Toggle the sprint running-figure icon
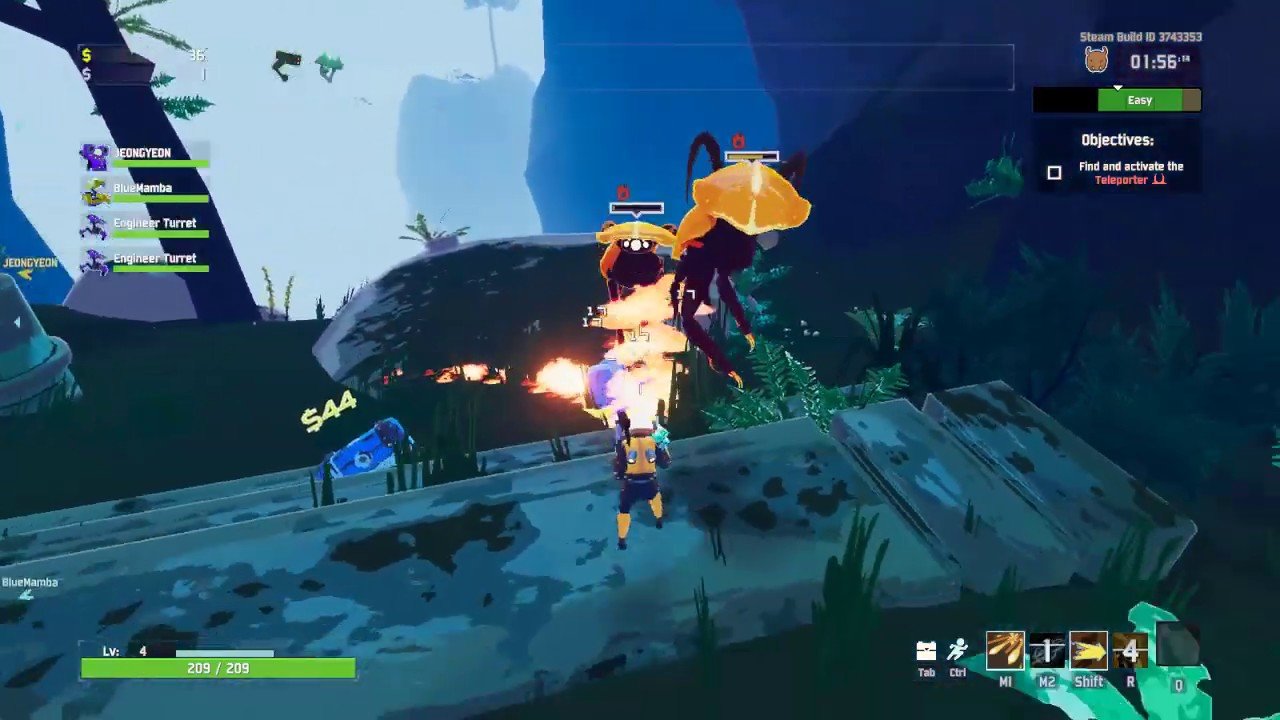Viewport: 1280px width, 720px height. (958, 651)
